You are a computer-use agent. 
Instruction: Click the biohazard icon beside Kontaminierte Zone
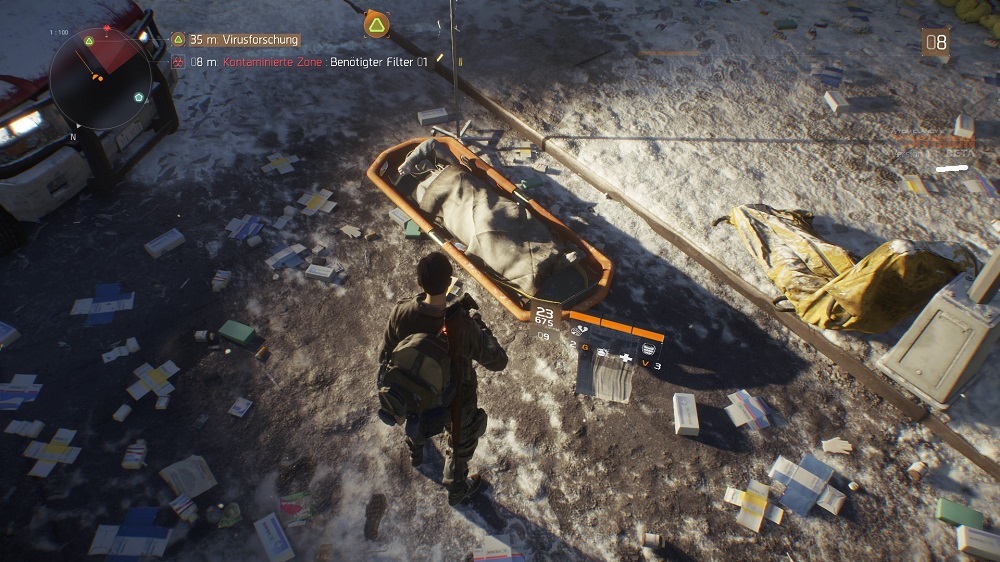click(178, 62)
